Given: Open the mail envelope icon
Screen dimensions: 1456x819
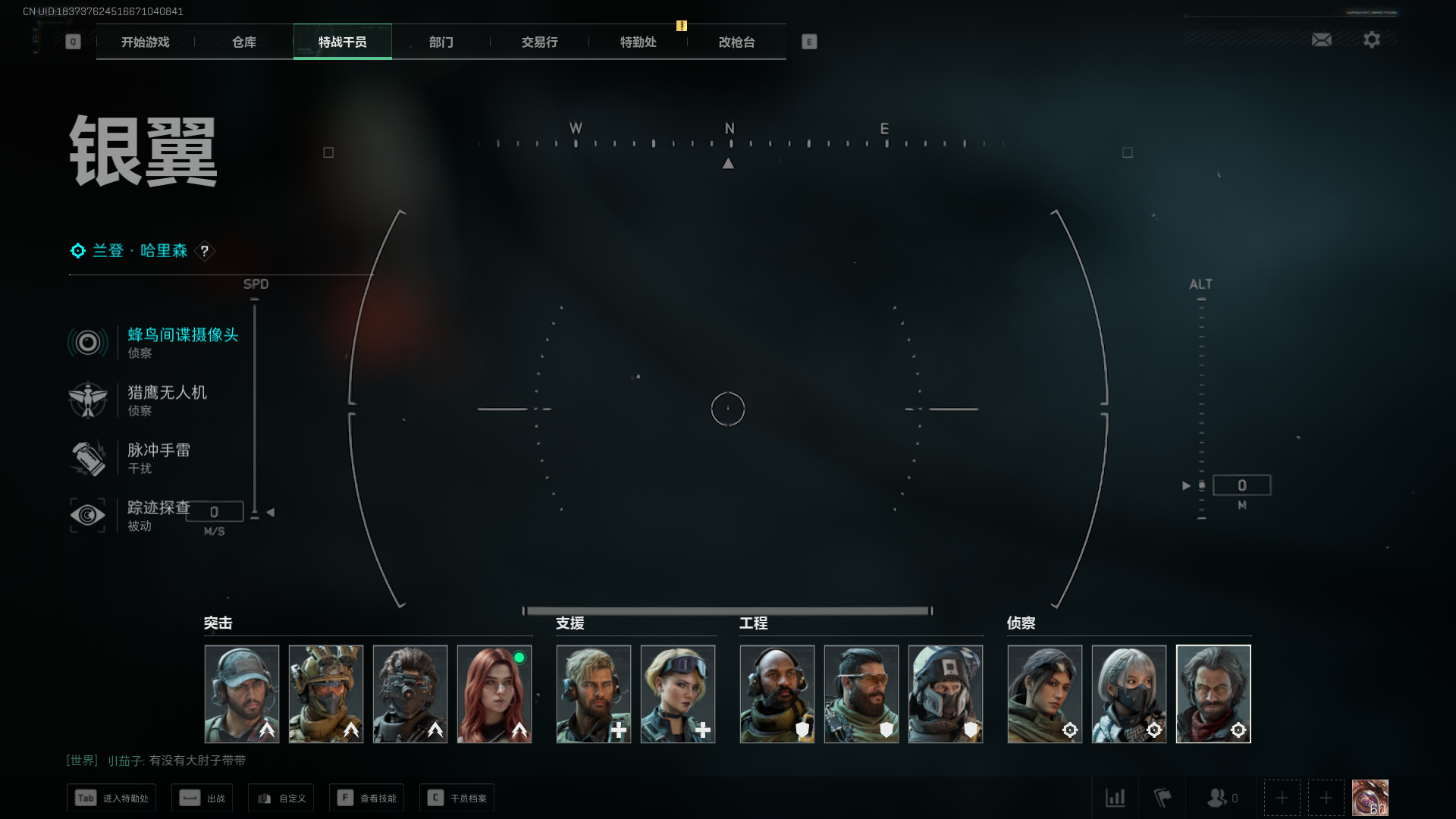Looking at the screenshot, I should [1322, 40].
